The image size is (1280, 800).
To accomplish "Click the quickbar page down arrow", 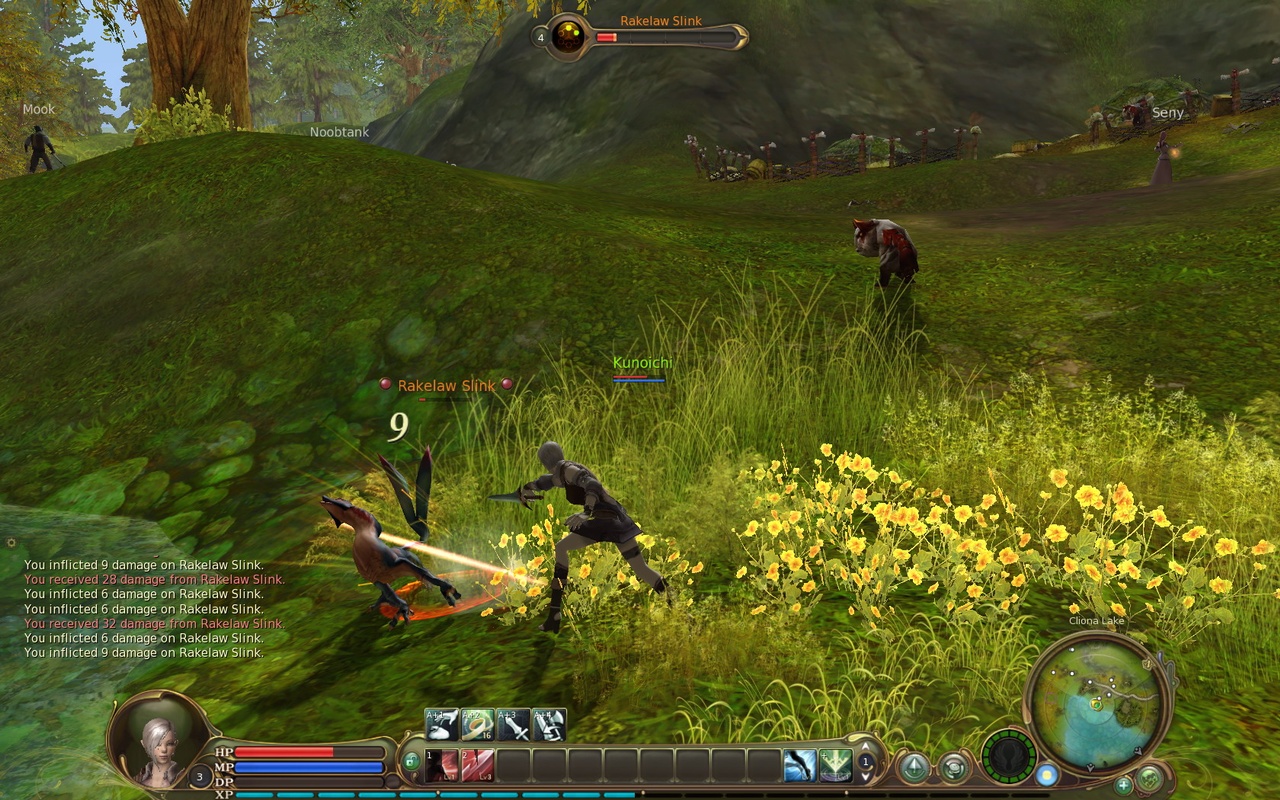I will point(865,778).
